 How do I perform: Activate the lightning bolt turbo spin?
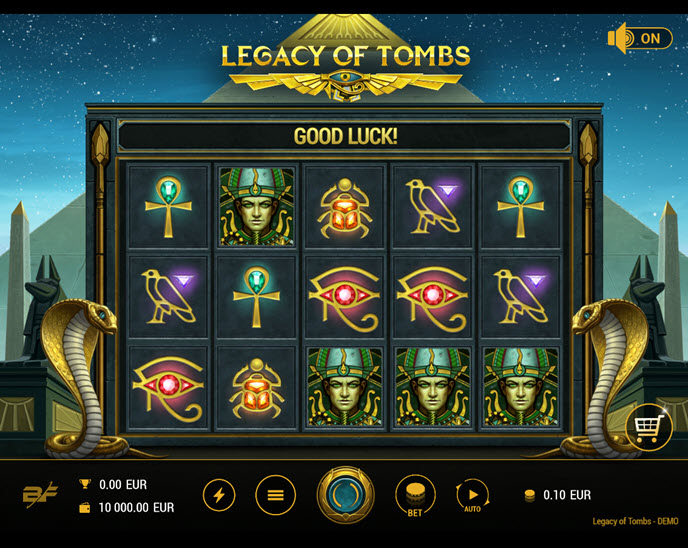pos(220,494)
